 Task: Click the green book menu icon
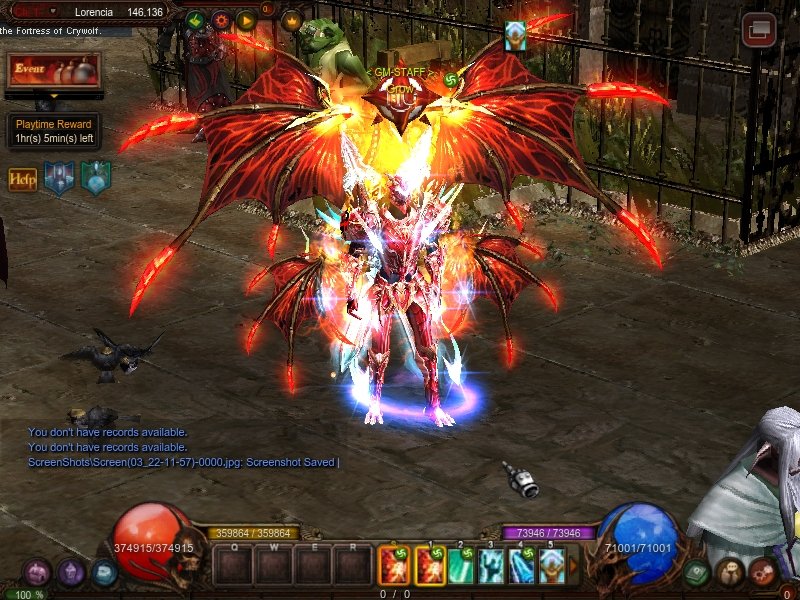(698, 573)
